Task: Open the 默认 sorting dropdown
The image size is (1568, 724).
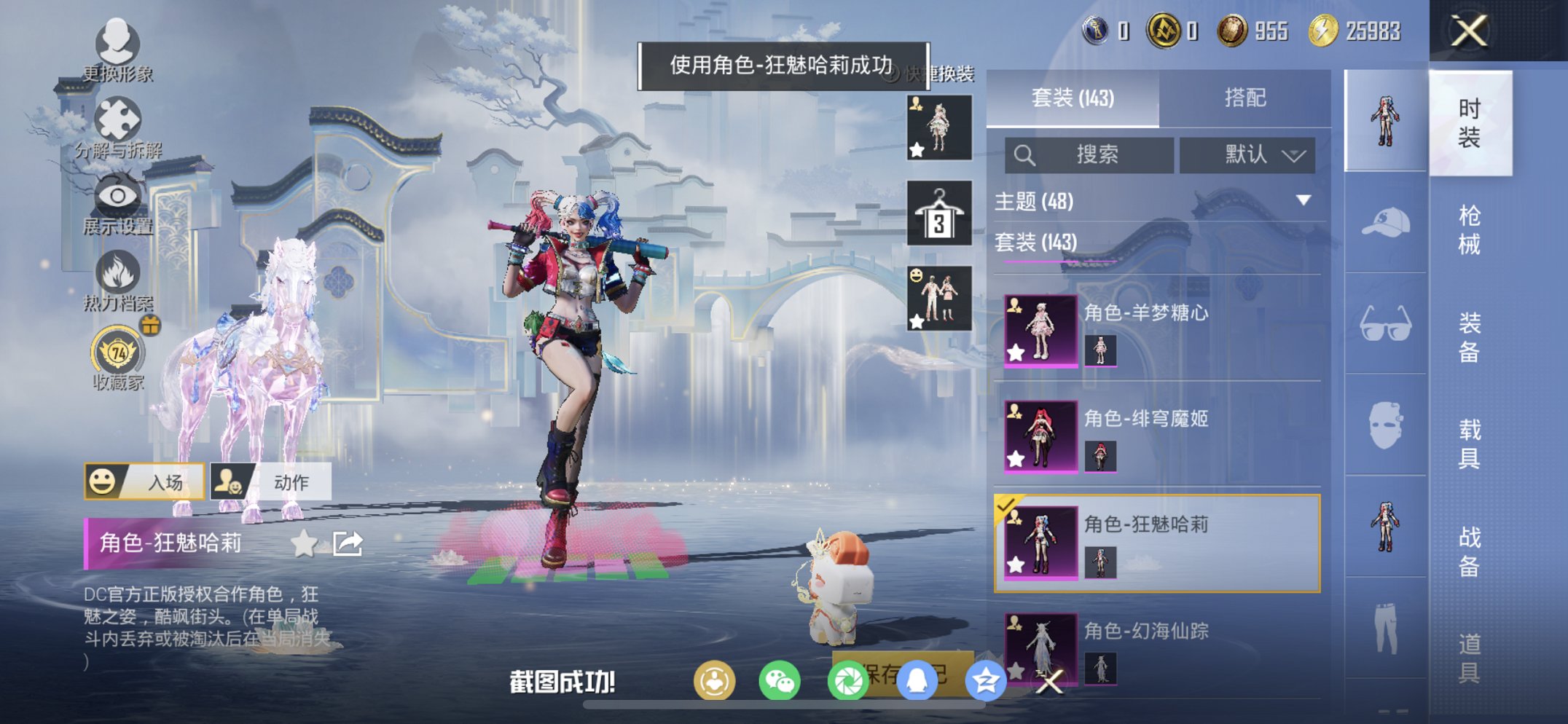Action: pos(1250,155)
